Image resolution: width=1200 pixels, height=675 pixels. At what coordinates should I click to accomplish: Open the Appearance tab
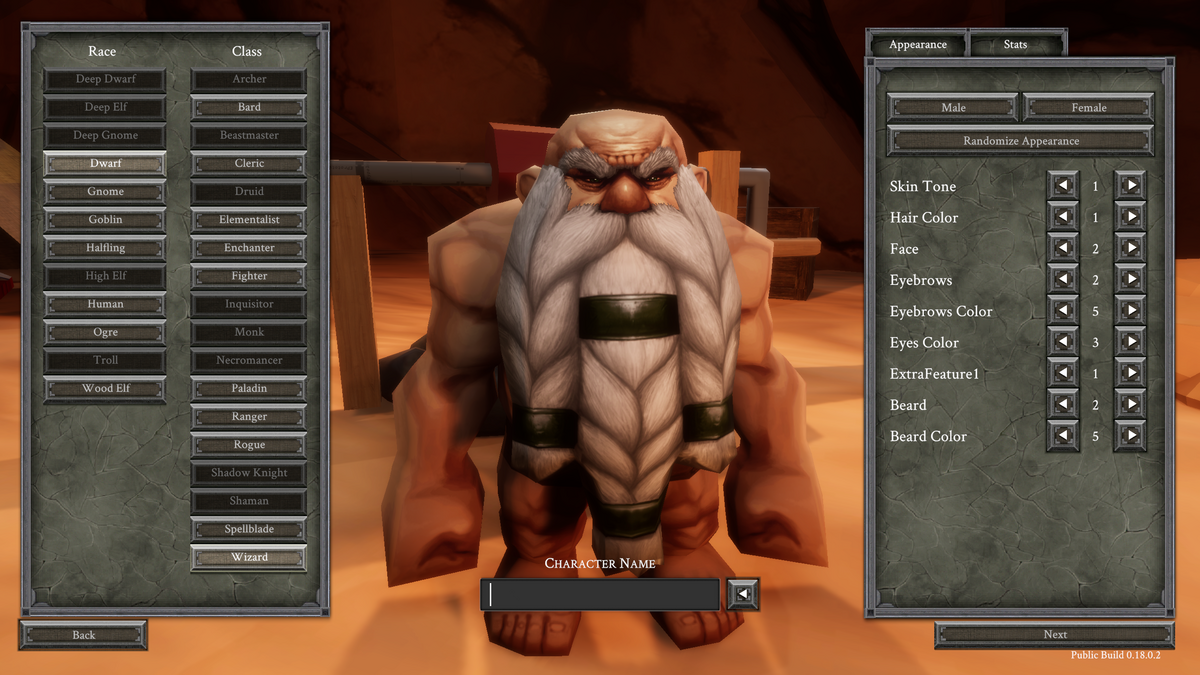coord(918,45)
